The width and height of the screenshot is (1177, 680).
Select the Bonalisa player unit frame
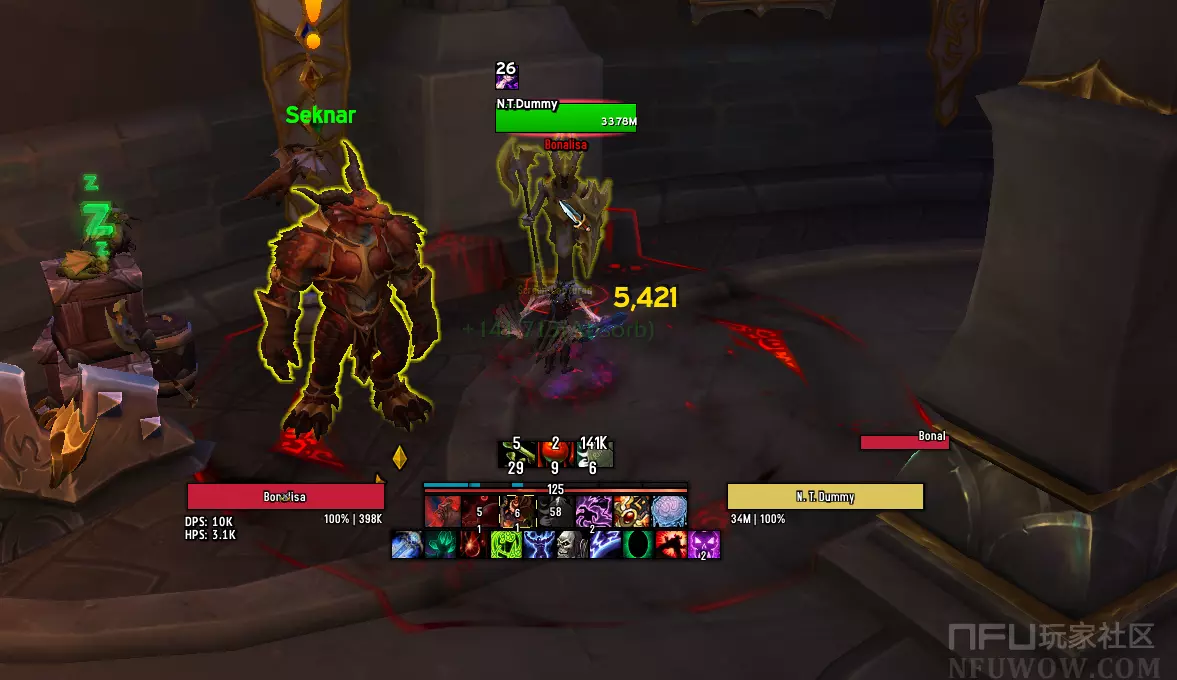coord(286,497)
